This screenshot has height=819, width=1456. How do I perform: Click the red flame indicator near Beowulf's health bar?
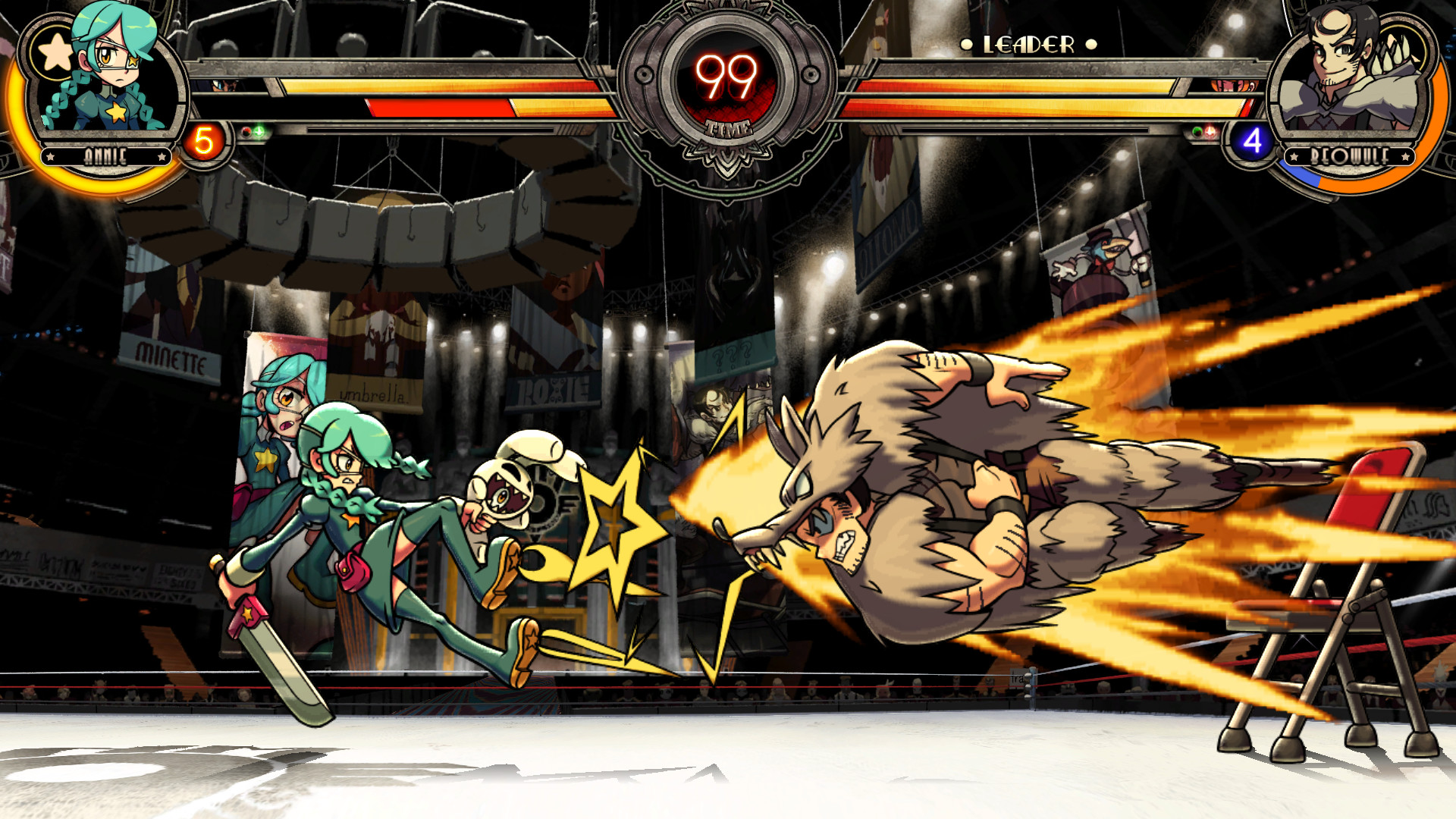coord(1210,130)
